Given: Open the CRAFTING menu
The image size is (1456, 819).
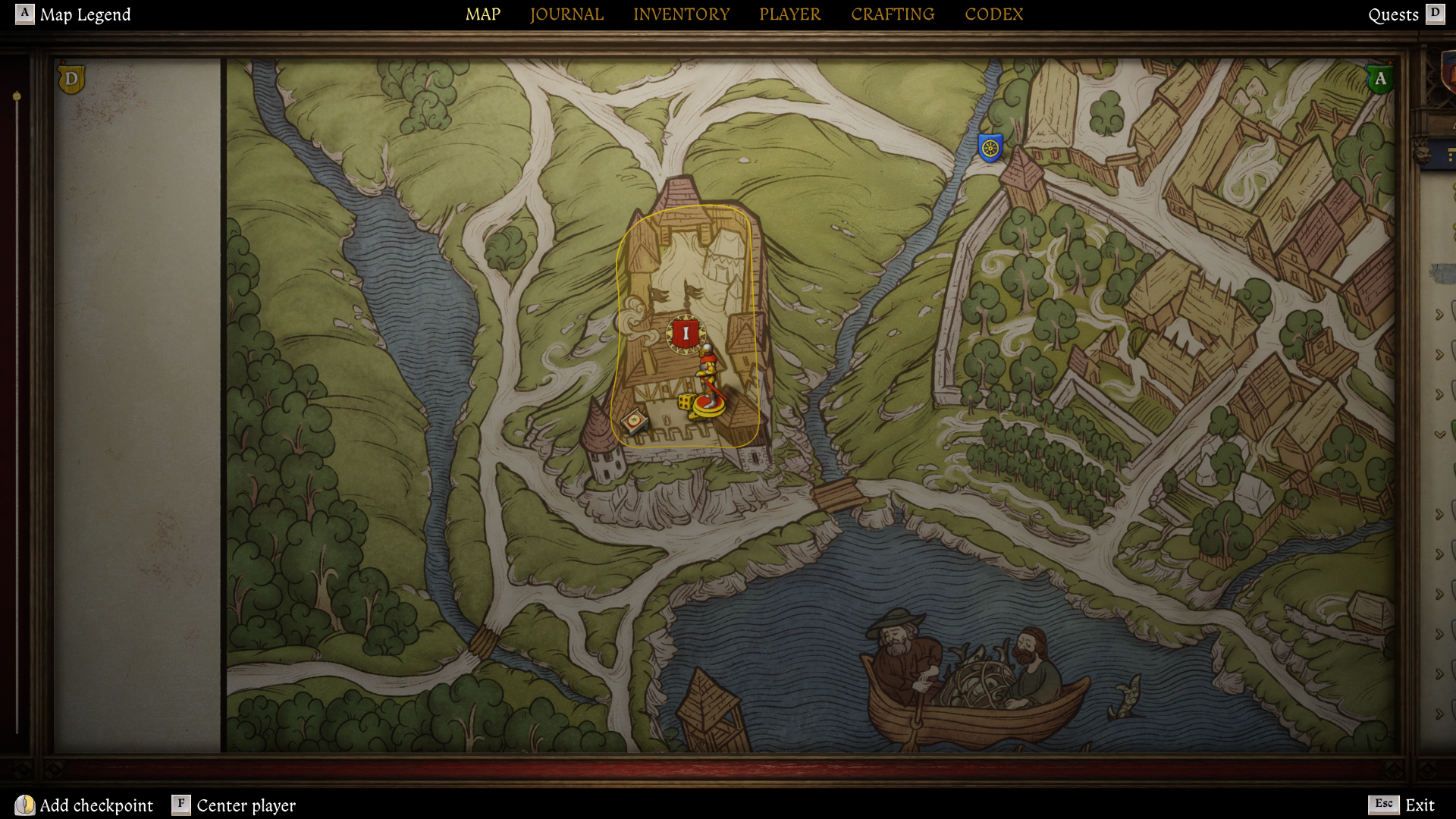Looking at the screenshot, I should [893, 14].
